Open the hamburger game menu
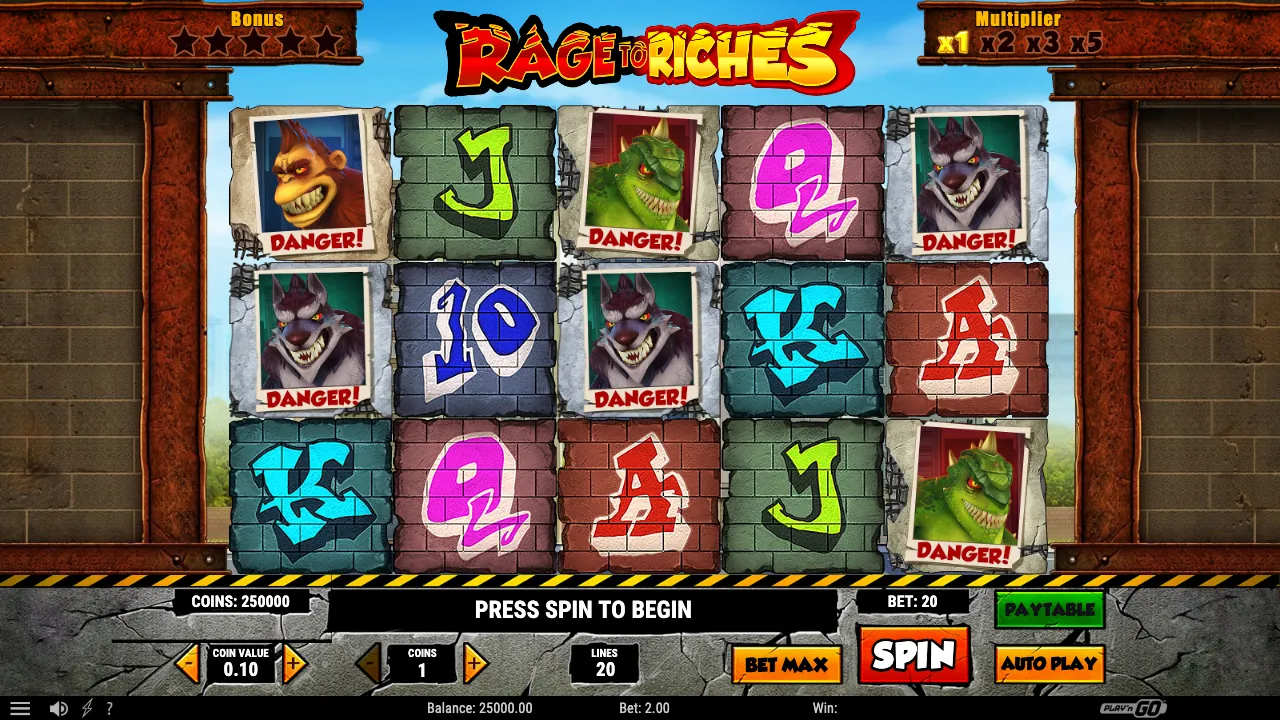Viewport: 1280px width, 720px height. 21,708
